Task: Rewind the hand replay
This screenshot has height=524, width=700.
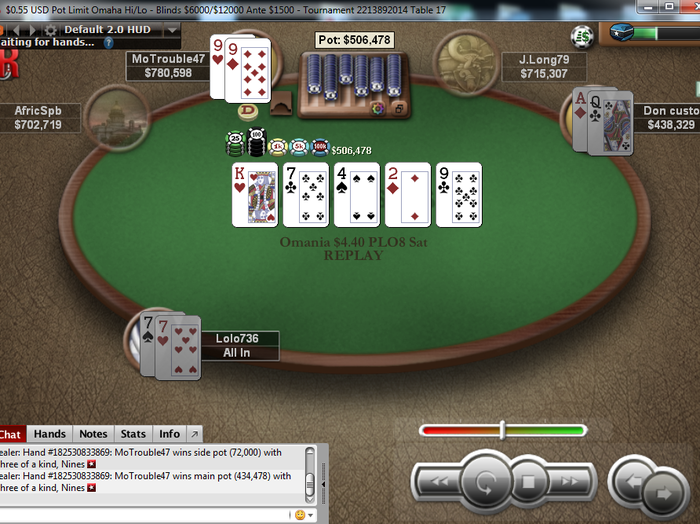Action: click(x=438, y=483)
